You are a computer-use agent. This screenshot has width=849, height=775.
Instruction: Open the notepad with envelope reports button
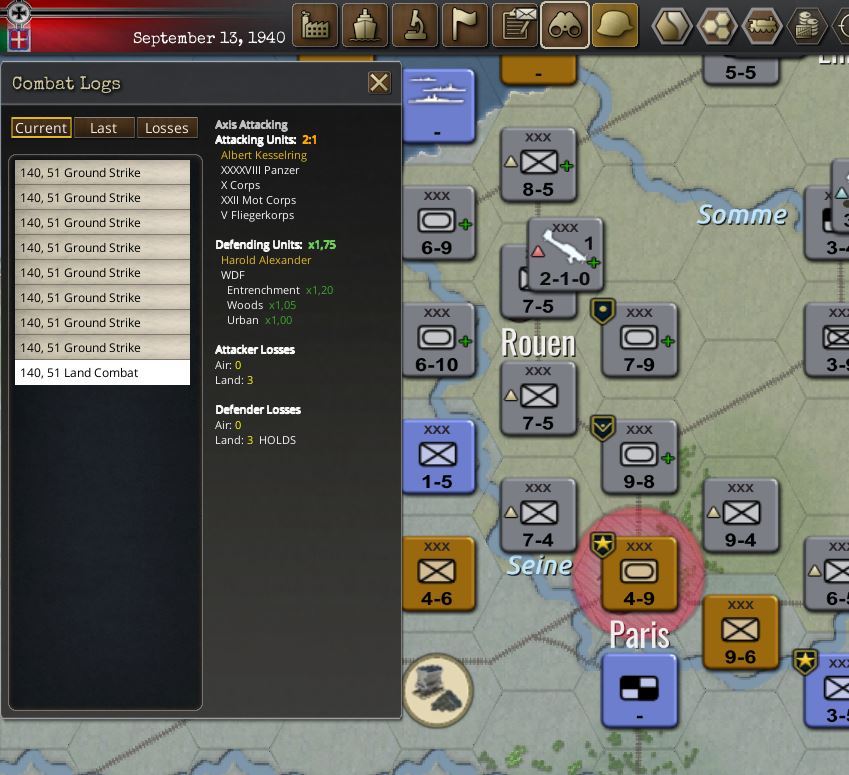pos(516,26)
